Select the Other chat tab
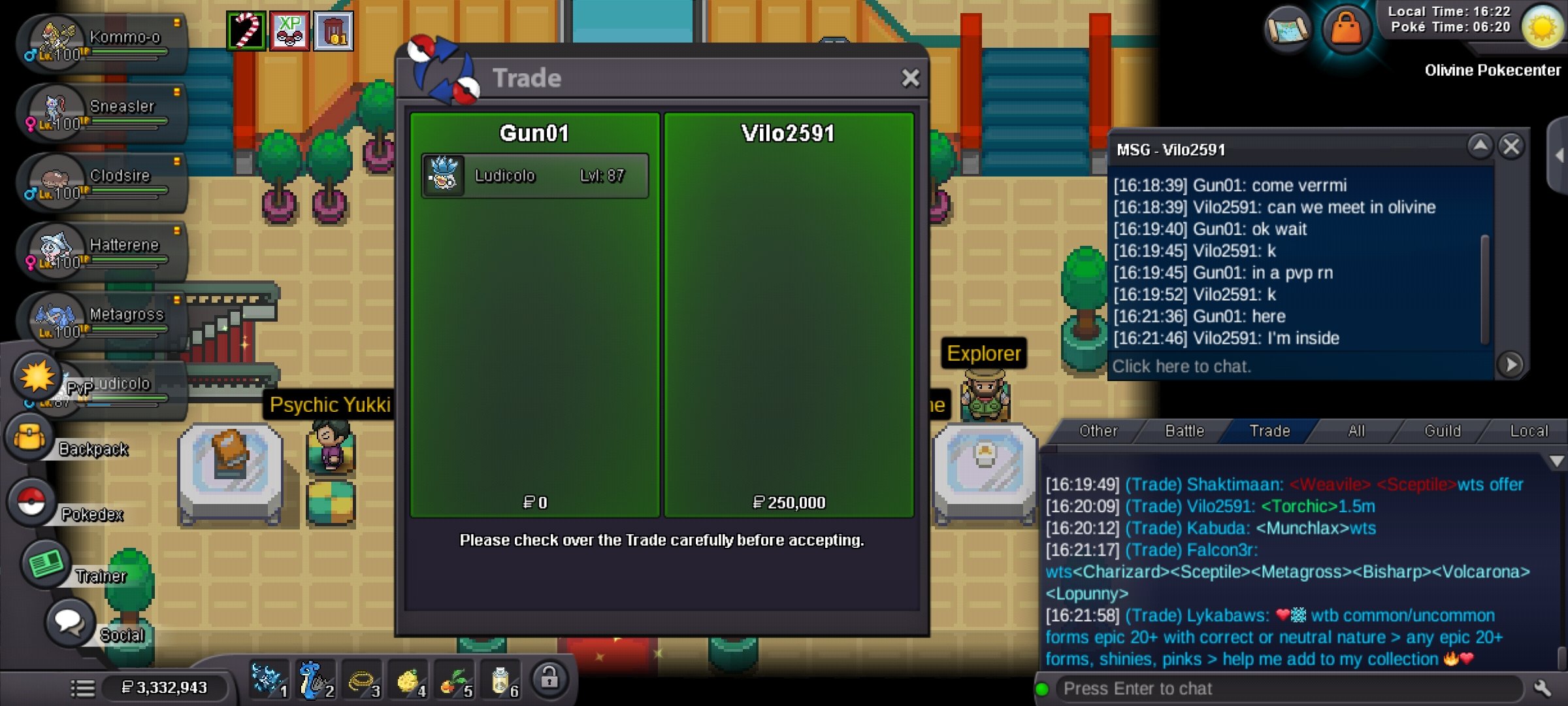 (x=1098, y=431)
